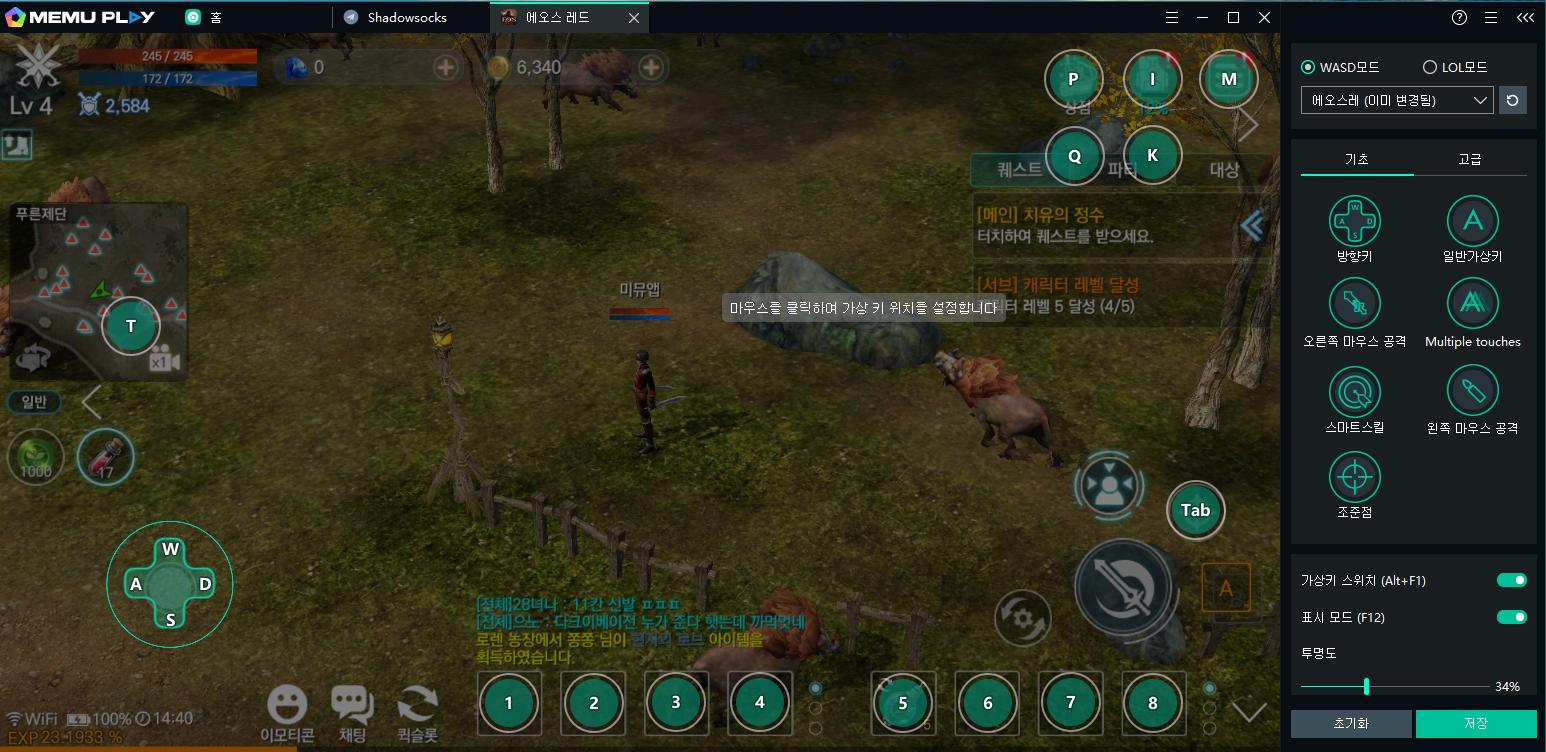Add more gold with the plus button
The height and width of the screenshot is (752, 1546).
click(651, 67)
